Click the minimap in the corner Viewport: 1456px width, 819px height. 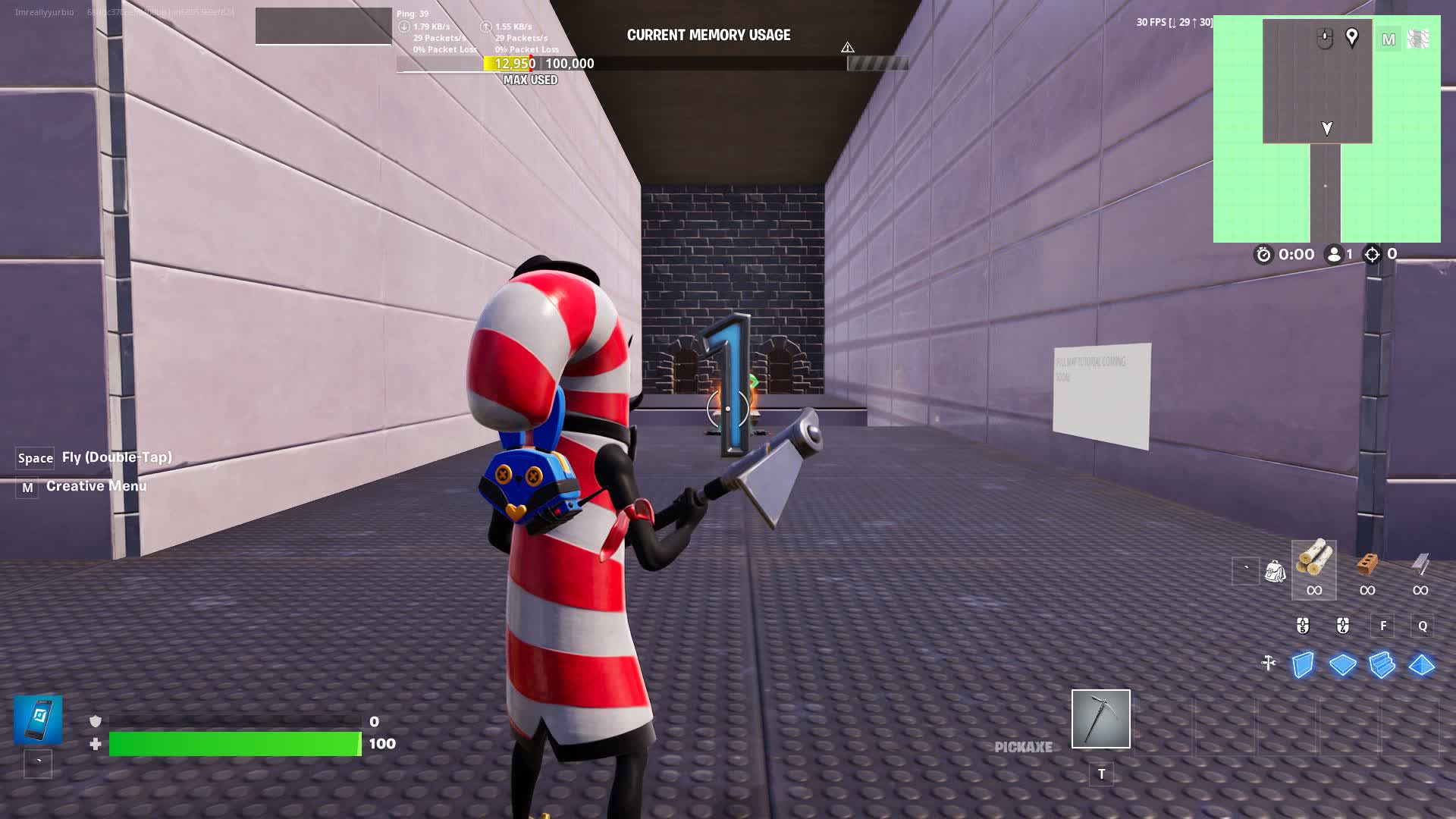point(1326,129)
